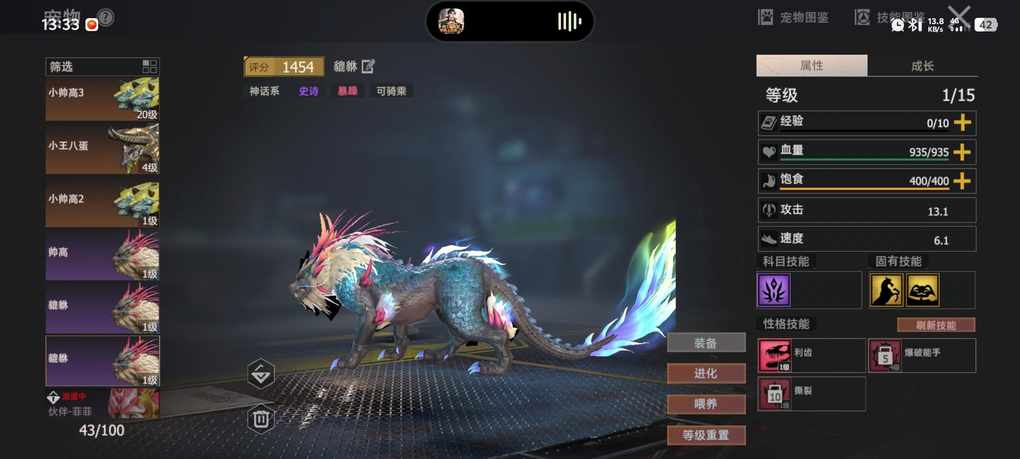Select pet 小帅高2 from the list
The height and width of the screenshot is (459, 1020).
click(102, 203)
